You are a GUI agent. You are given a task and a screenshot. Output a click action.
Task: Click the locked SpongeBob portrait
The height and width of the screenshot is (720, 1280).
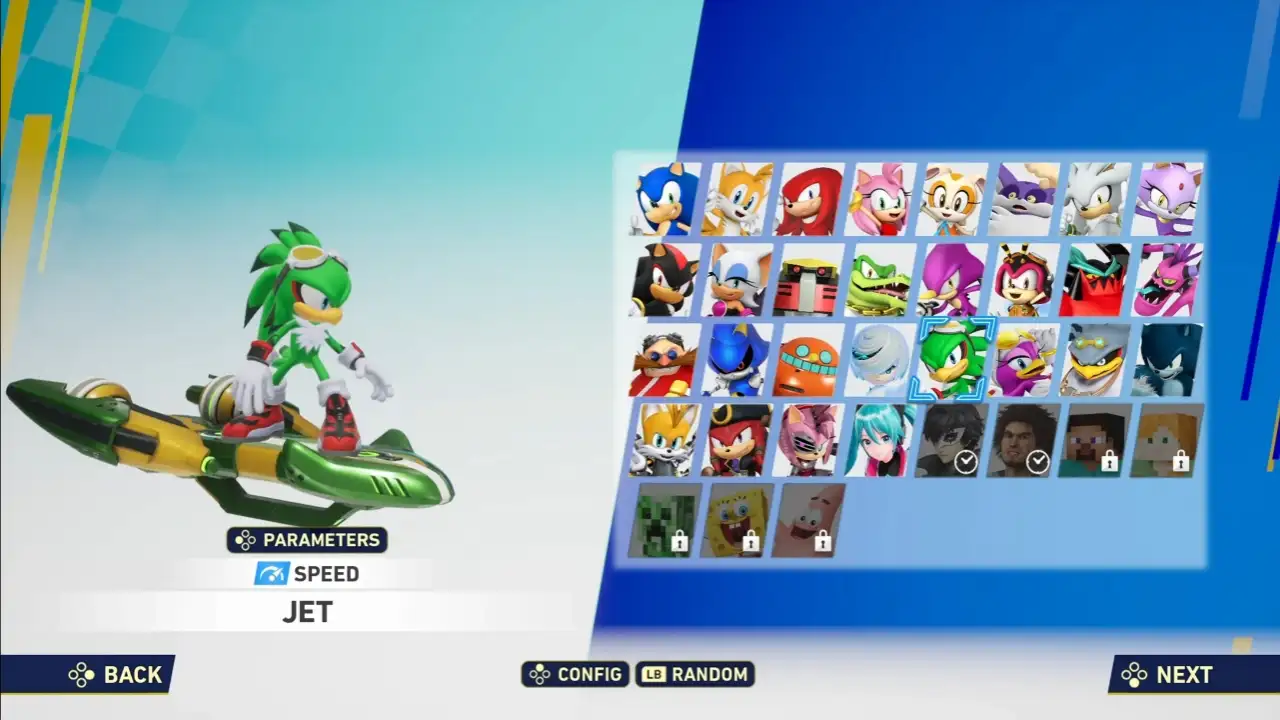pyautogui.click(x=734, y=520)
